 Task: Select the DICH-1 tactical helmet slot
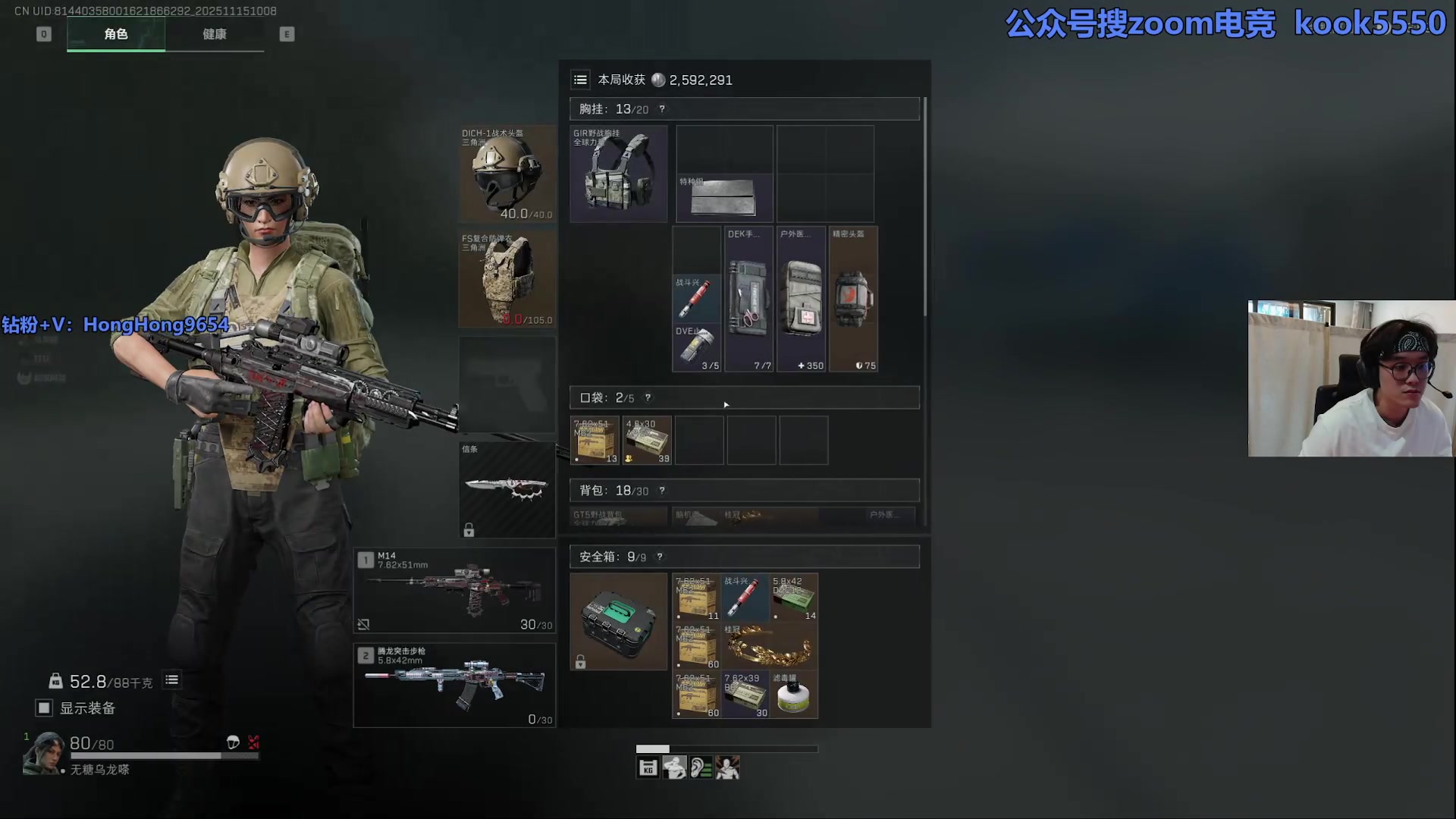[507, 174]
